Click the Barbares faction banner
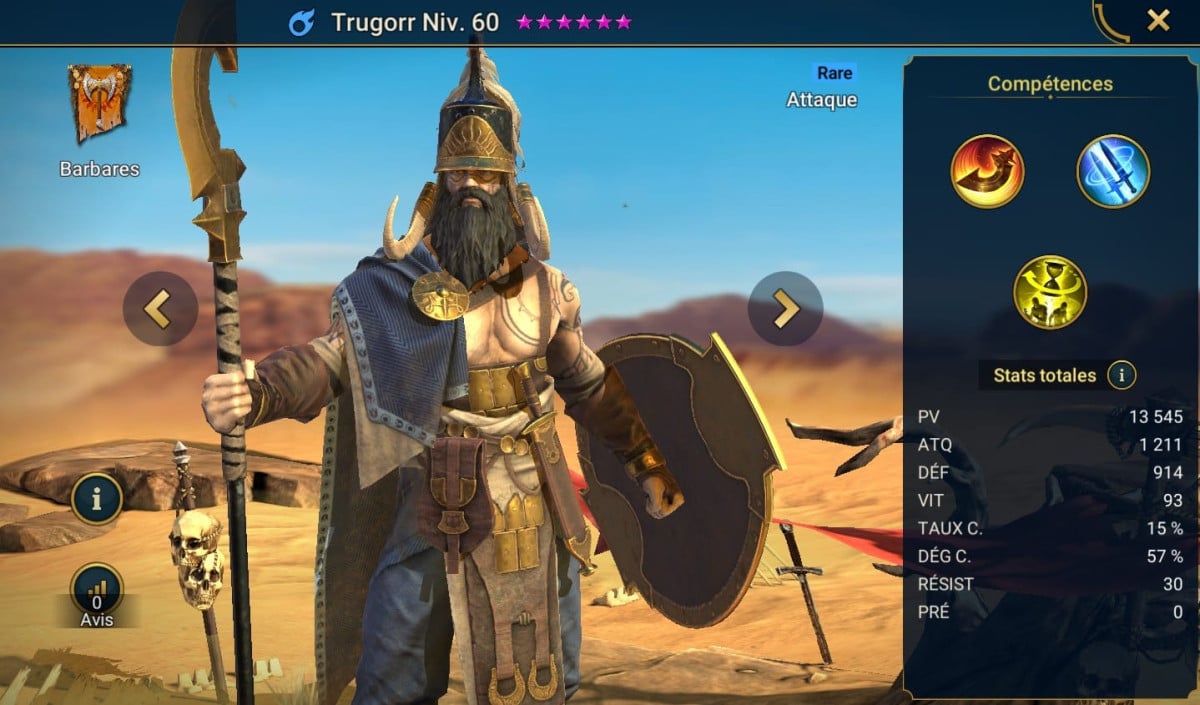1200x705 pixels. coord(99,104)
